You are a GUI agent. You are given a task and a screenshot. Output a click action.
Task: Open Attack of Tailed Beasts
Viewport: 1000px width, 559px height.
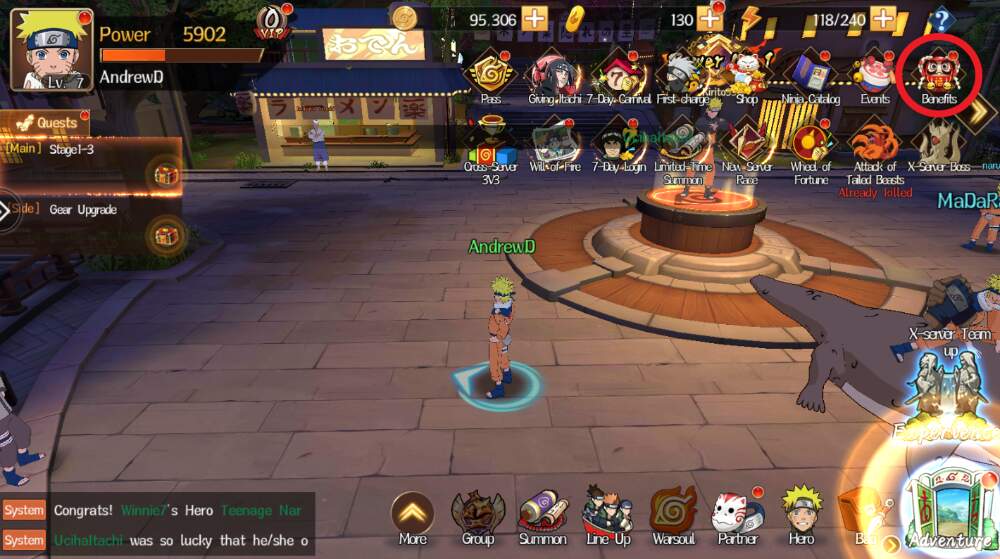pos(874,147)
